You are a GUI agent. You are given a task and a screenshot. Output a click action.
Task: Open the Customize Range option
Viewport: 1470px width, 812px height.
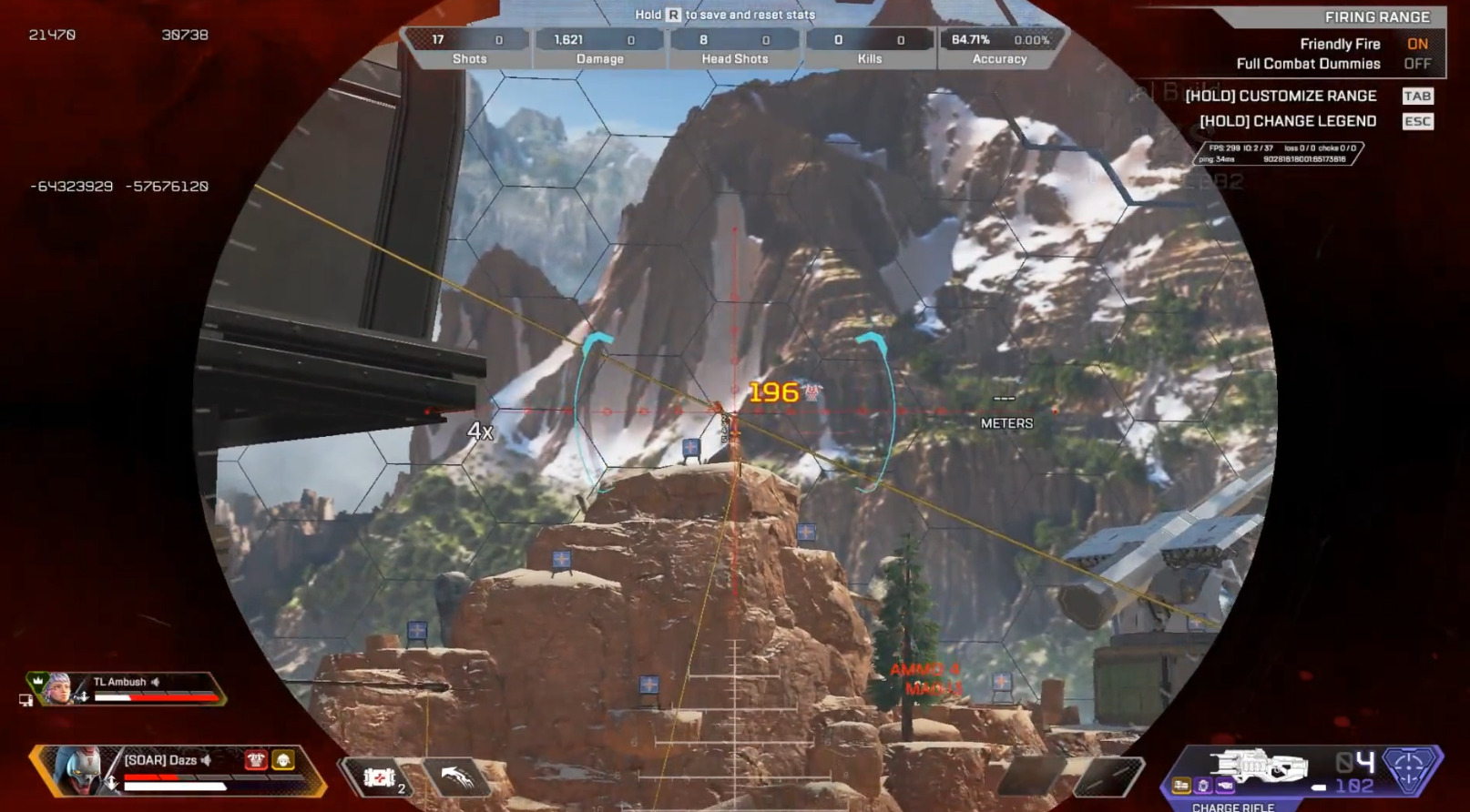(1281, 96)
